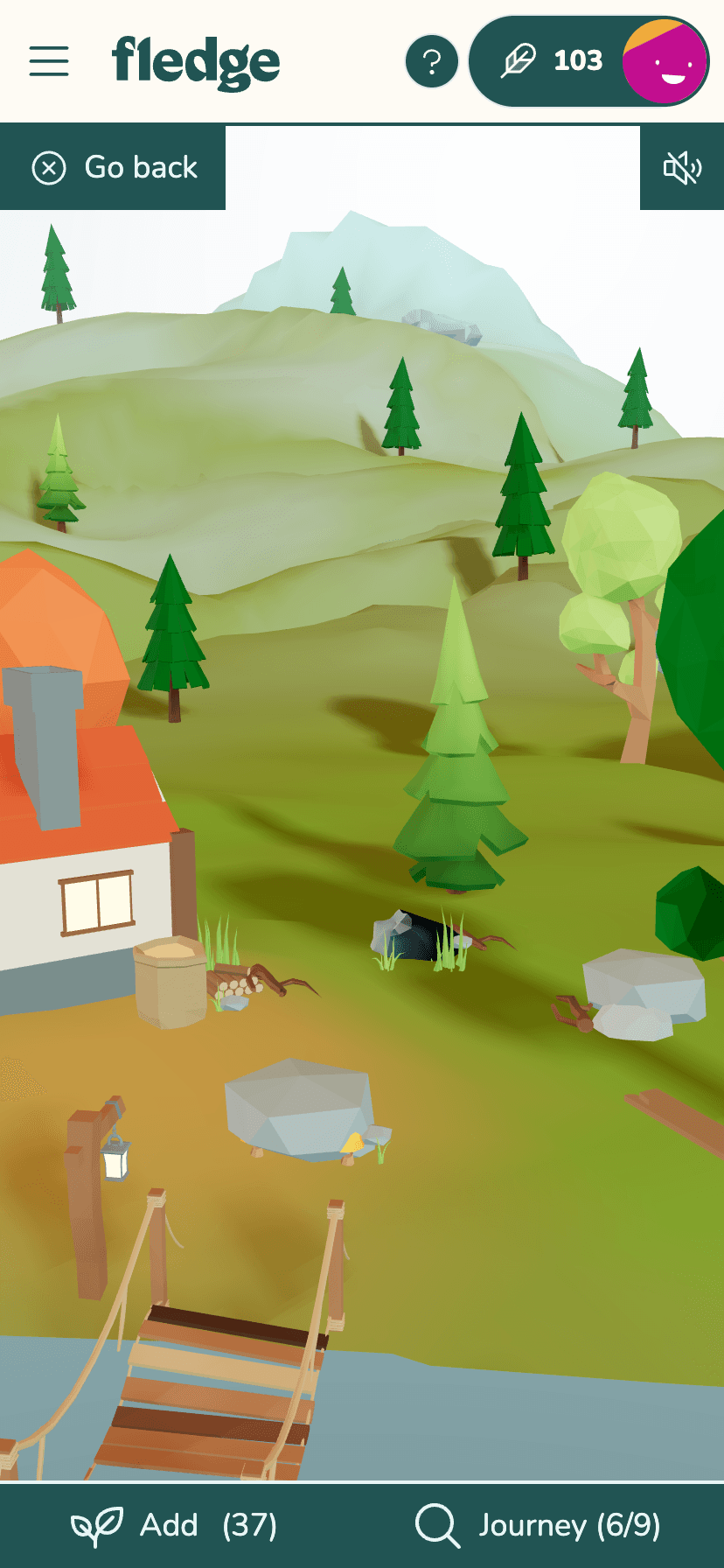Toggle the muted sound speaker
Screen dimensions: 724x1568
[x=682, y=167]
